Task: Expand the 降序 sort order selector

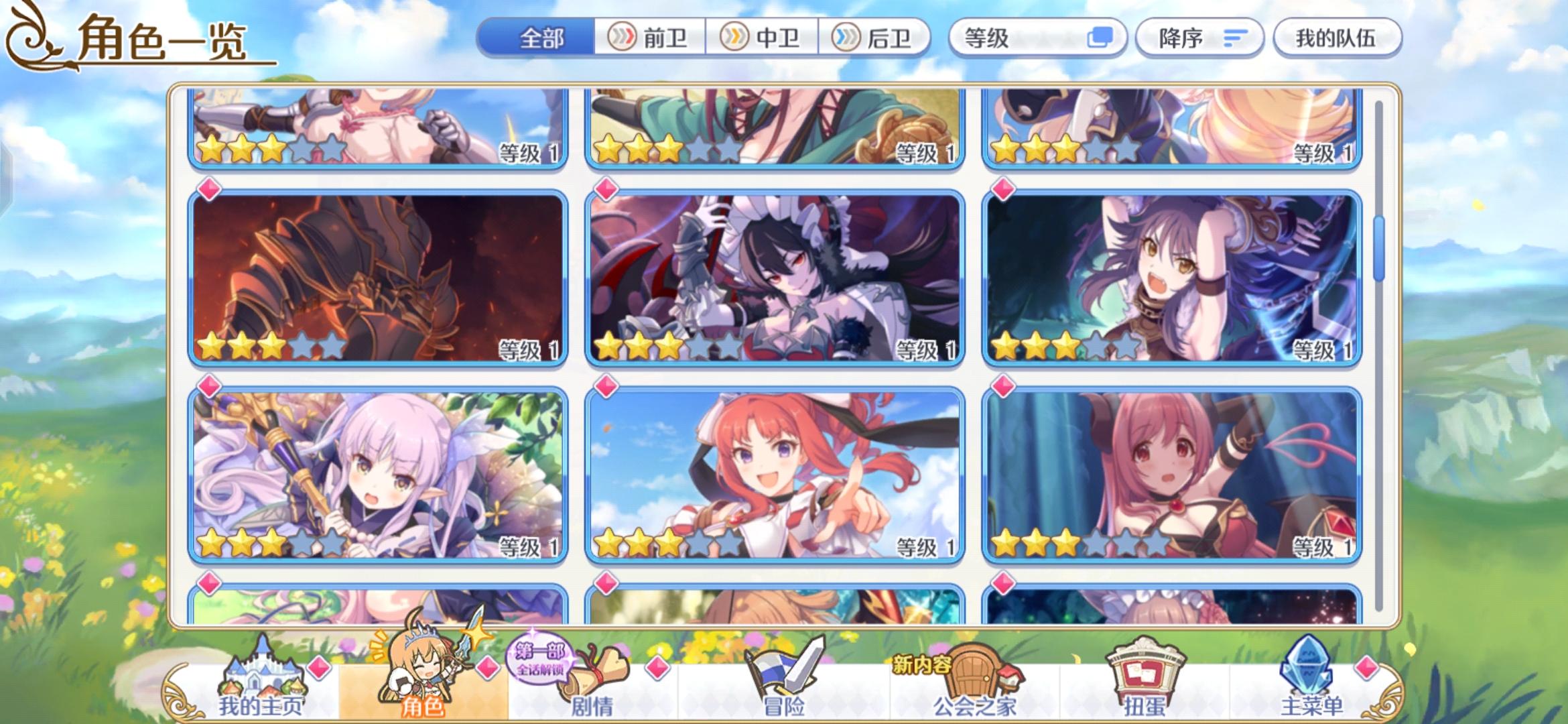Action: (1199, 38)
